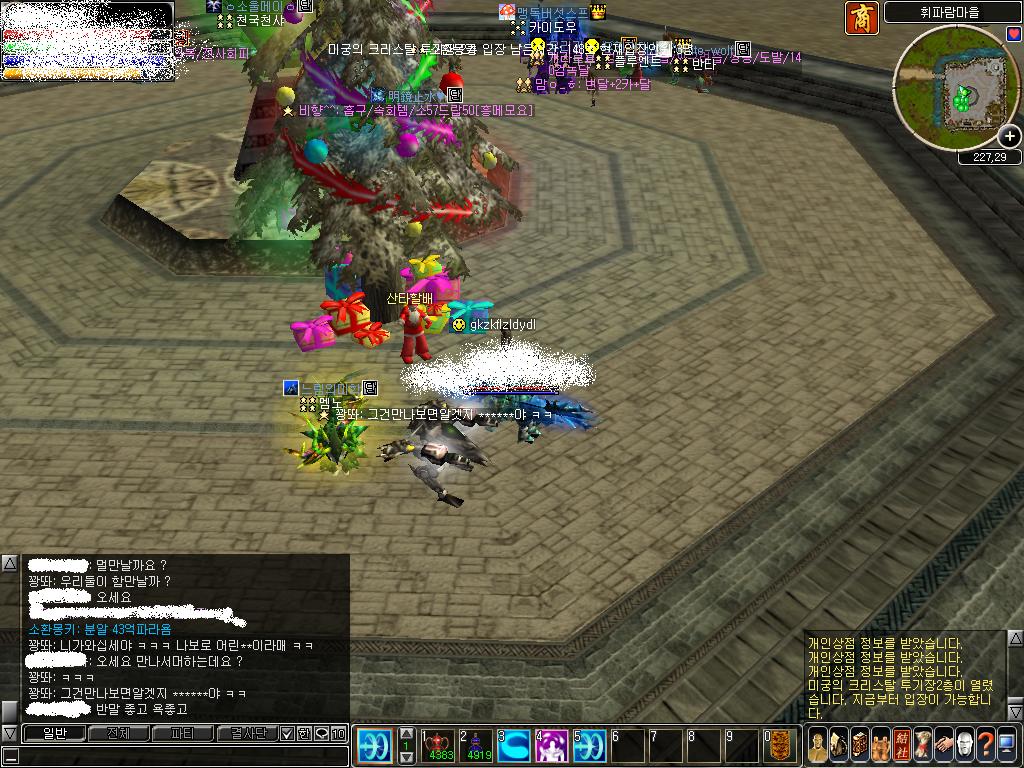
Task: Select the 파티 chat tab
Action: (182, 733)
